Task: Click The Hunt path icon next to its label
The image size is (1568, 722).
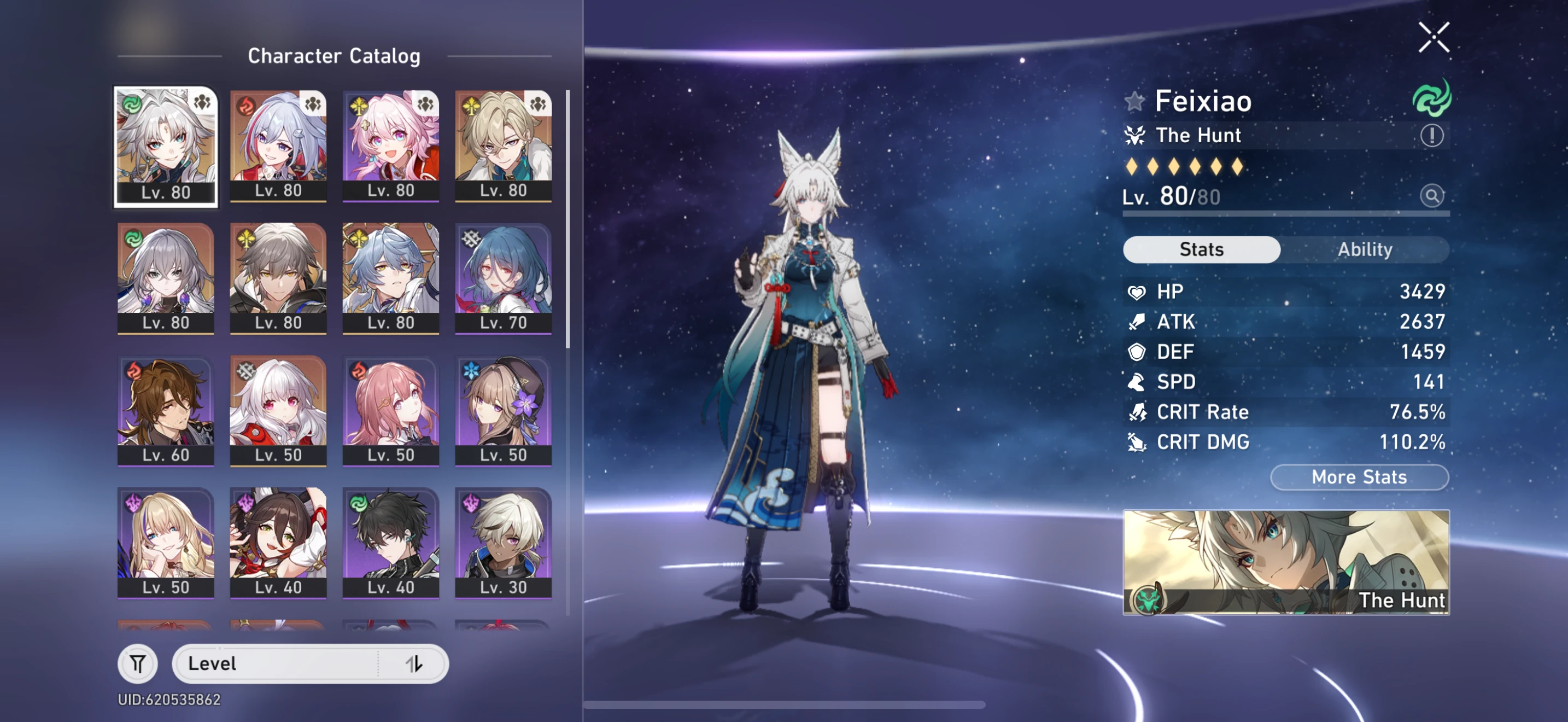Action: tap(1135, 135)
